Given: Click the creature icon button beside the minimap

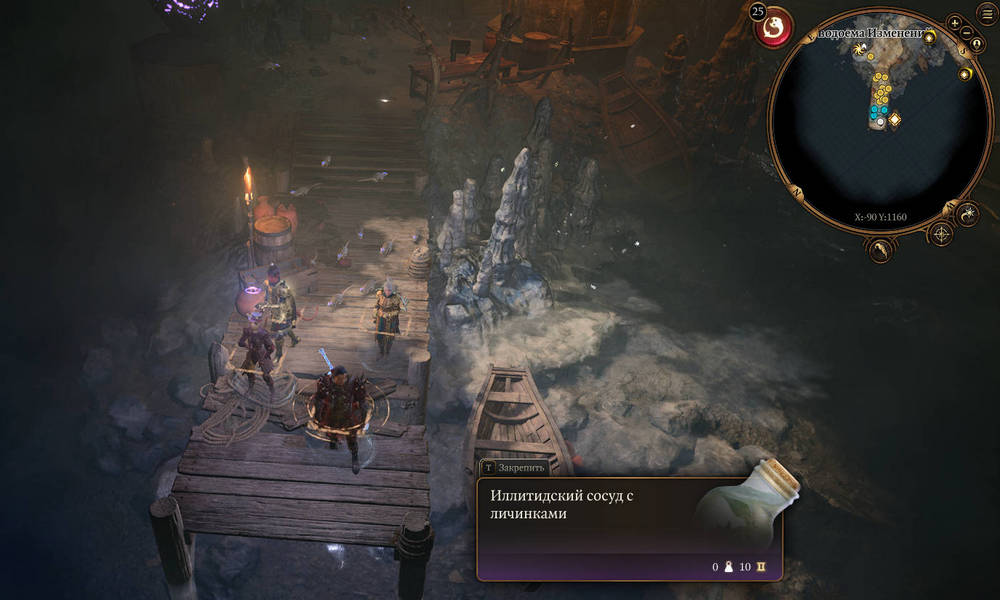Looking at the screenshot, I should 968,213.
